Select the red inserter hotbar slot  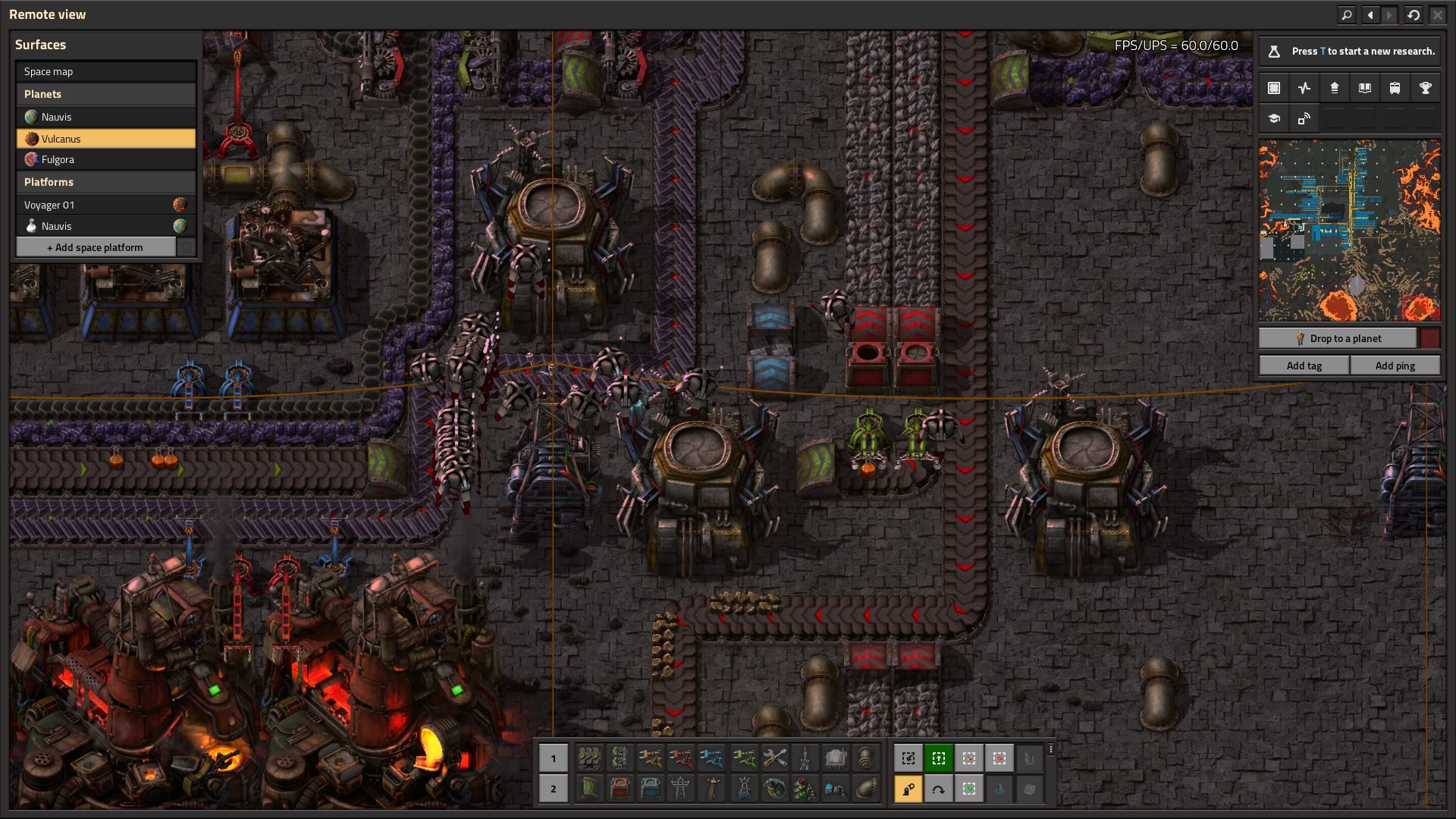[680, 758]
